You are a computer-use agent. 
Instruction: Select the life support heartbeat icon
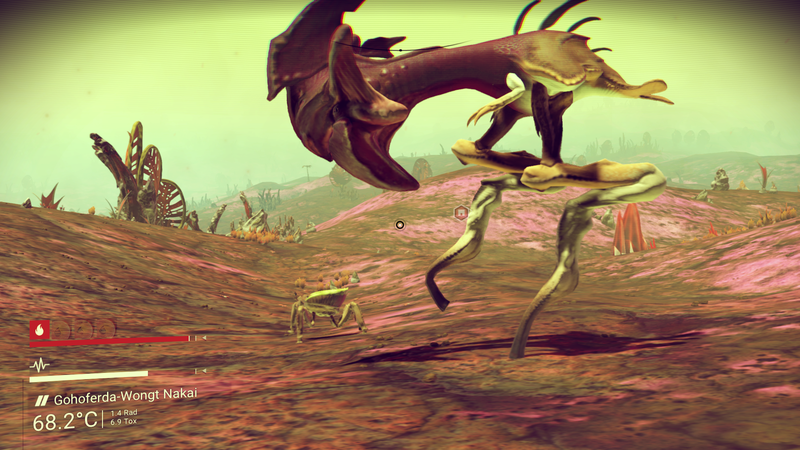[x=40, y=365]
